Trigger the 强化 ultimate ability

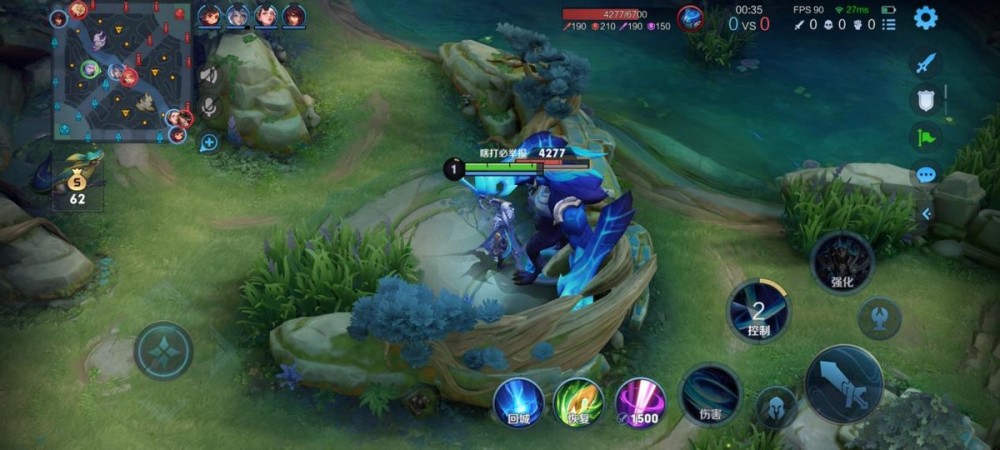coord(842,262)
